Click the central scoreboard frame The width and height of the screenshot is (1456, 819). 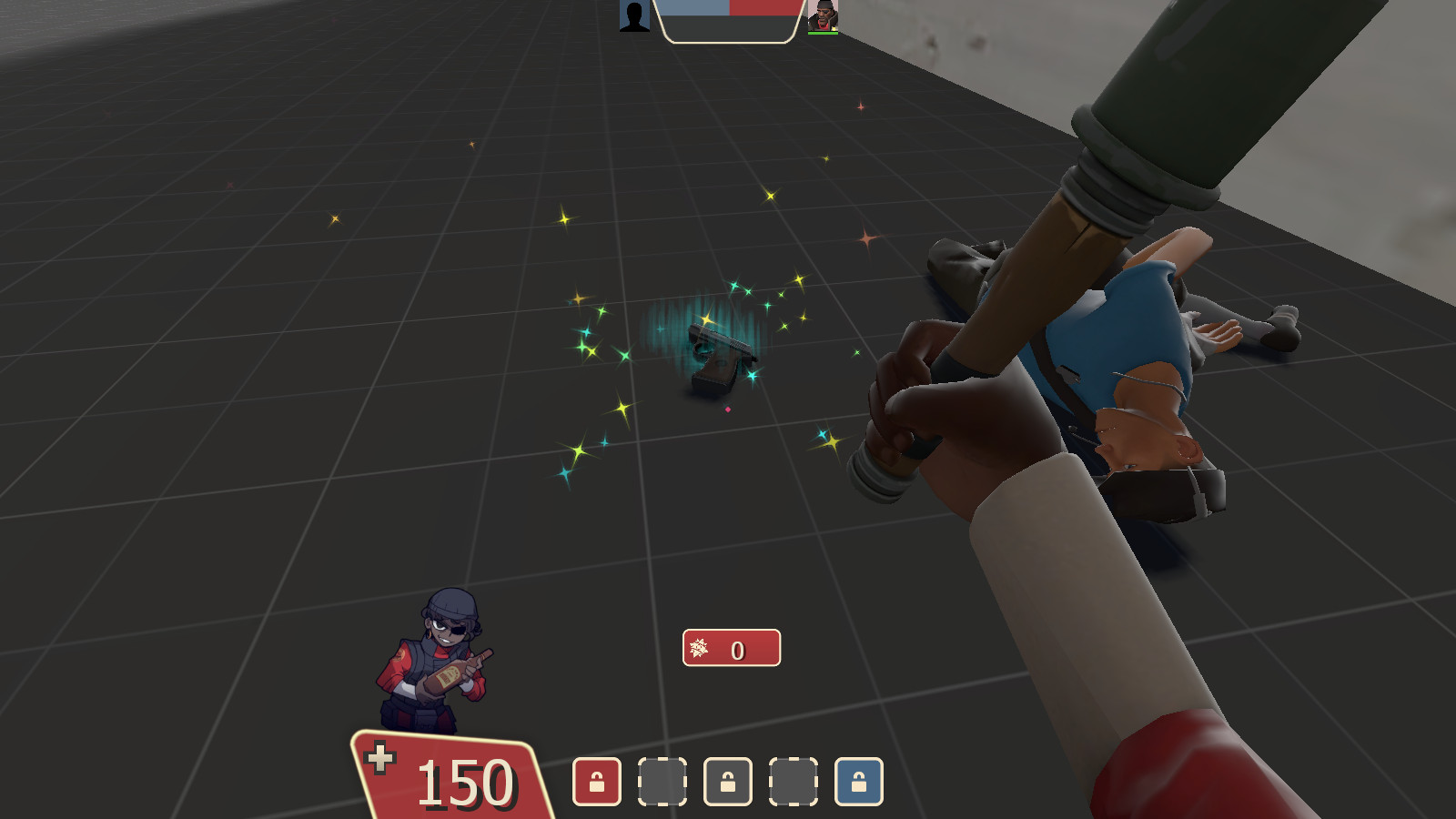728,23
